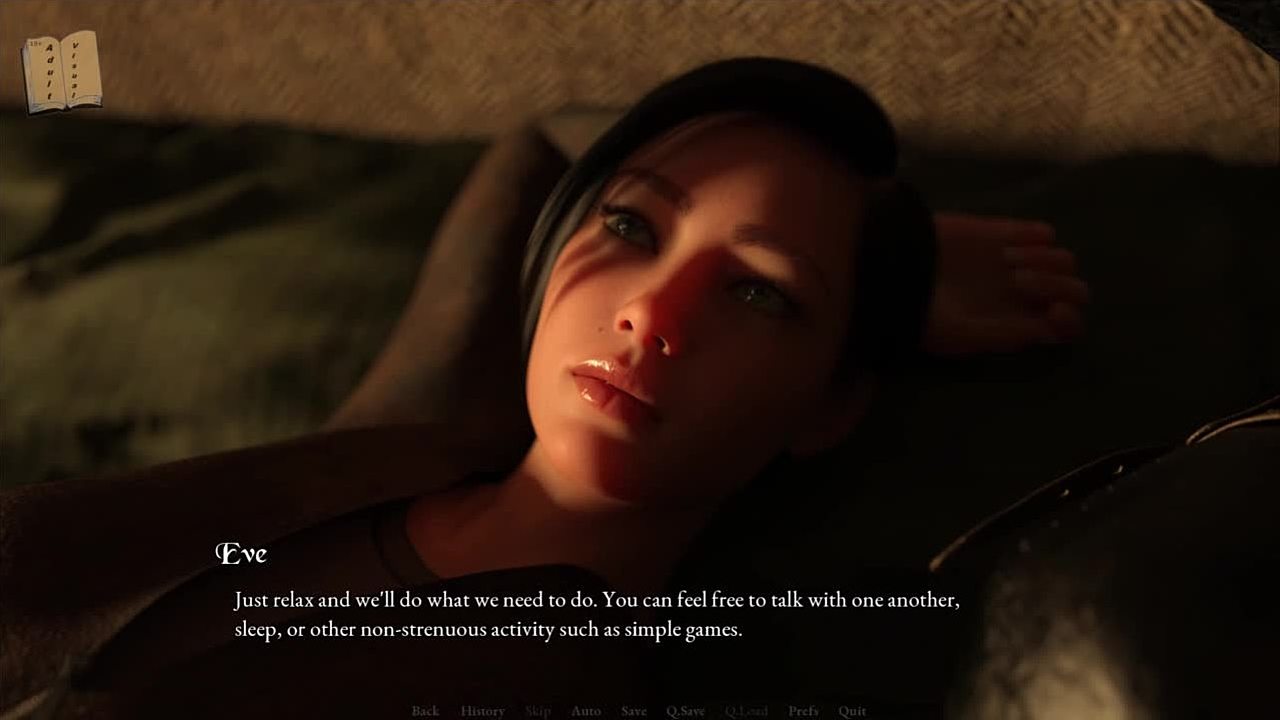Quick load using Q.Load
This screenshot has width=1280, height=720.
[746, 711]
